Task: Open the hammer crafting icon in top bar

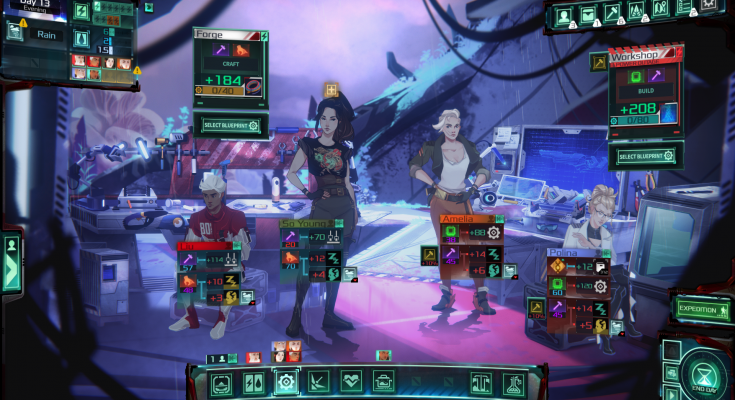Action: click(612, 13)
